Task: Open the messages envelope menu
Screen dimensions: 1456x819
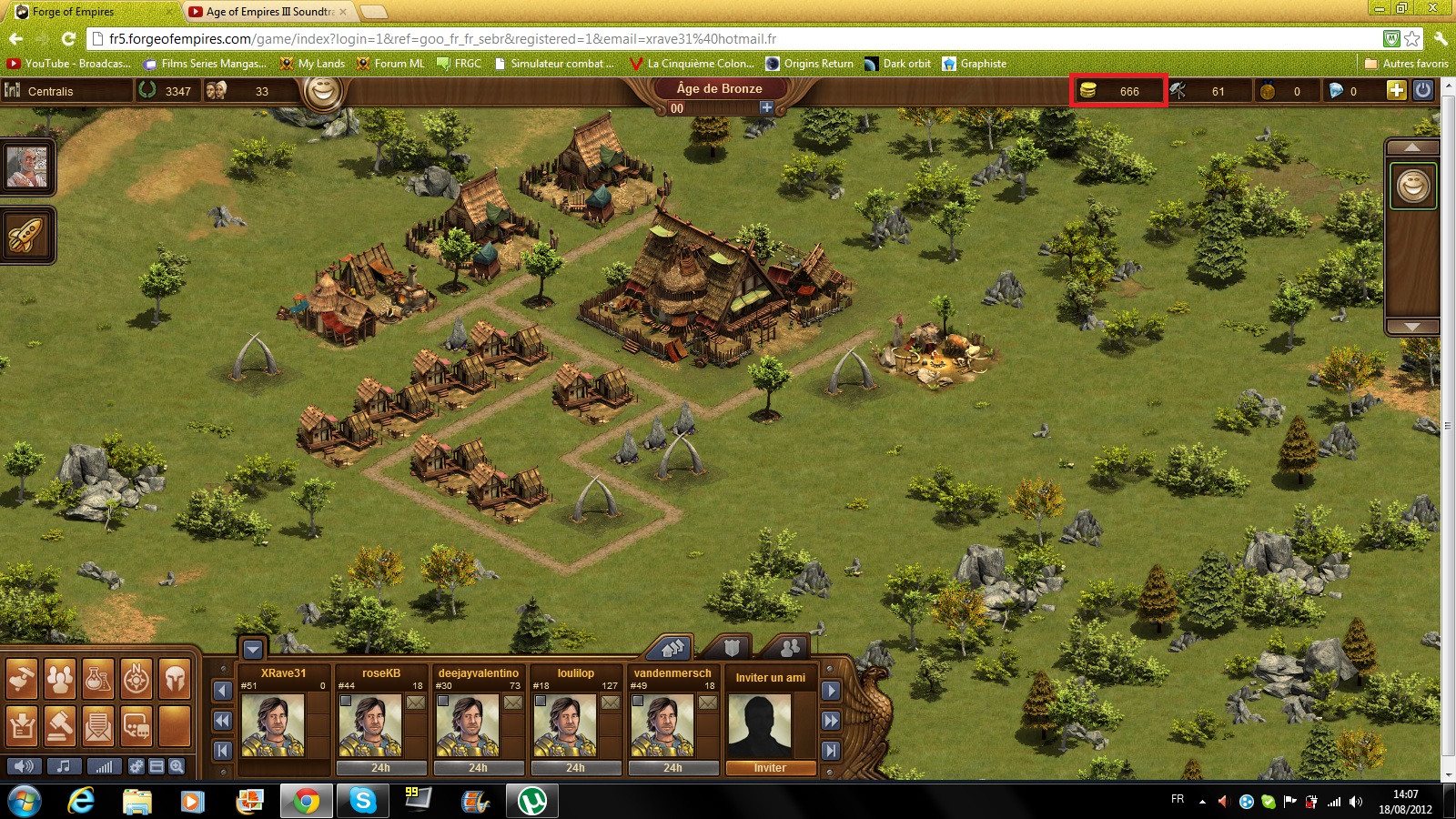Action: point(98,726)
